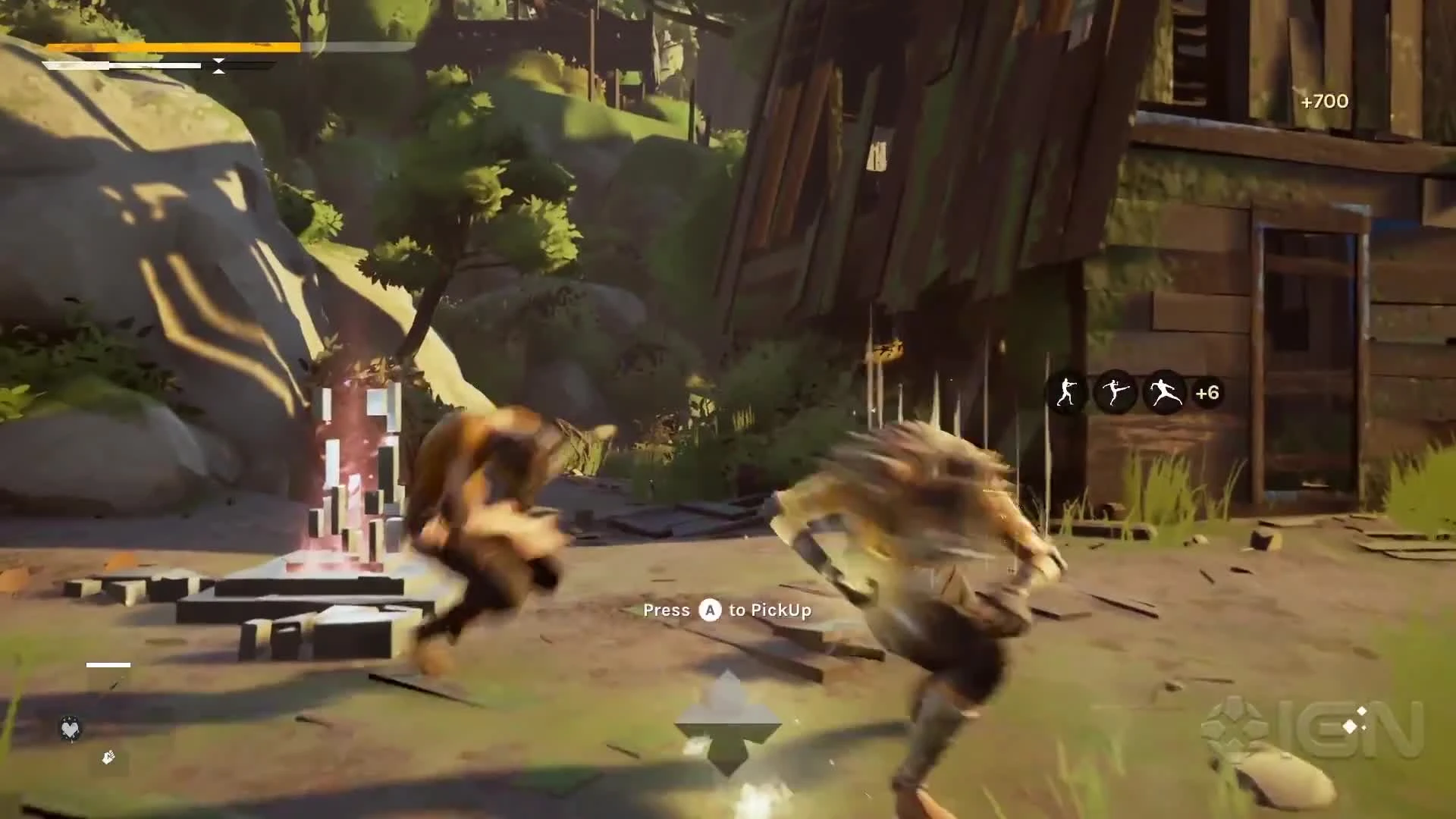Select the clenched fist gesture icon

point(108,758)
